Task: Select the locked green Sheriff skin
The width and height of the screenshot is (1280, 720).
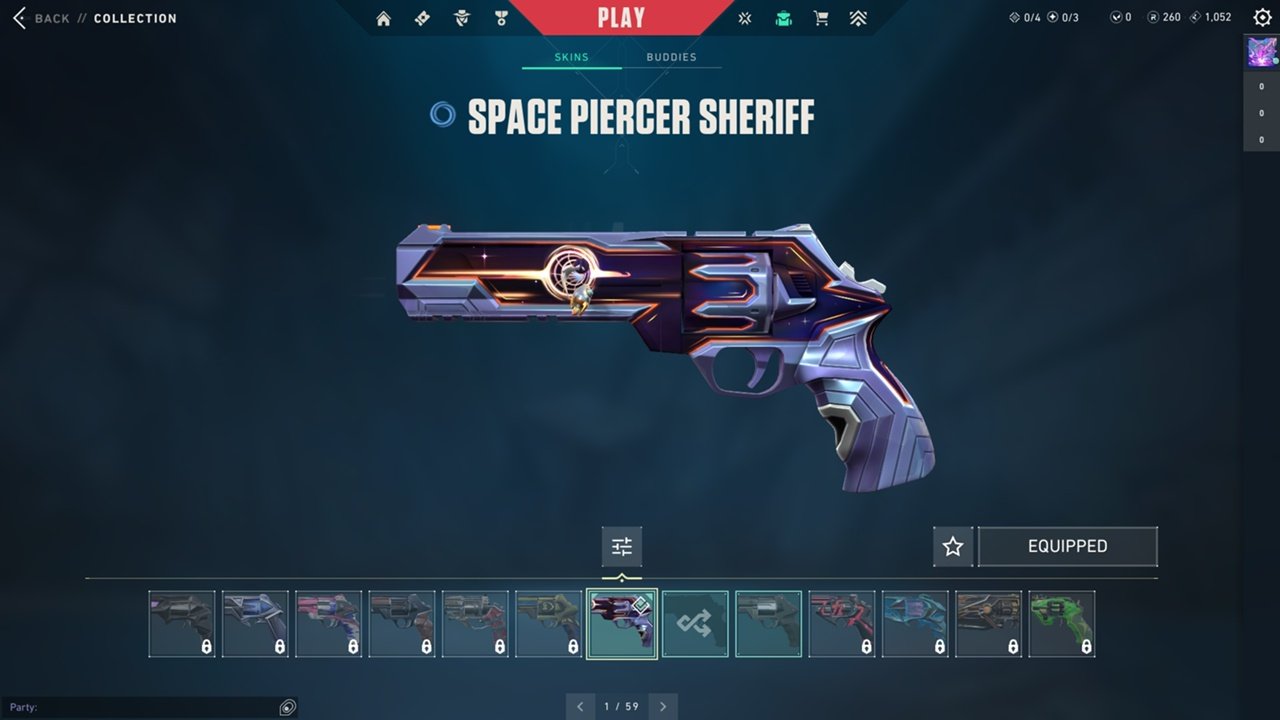Action: [1062, 624]
